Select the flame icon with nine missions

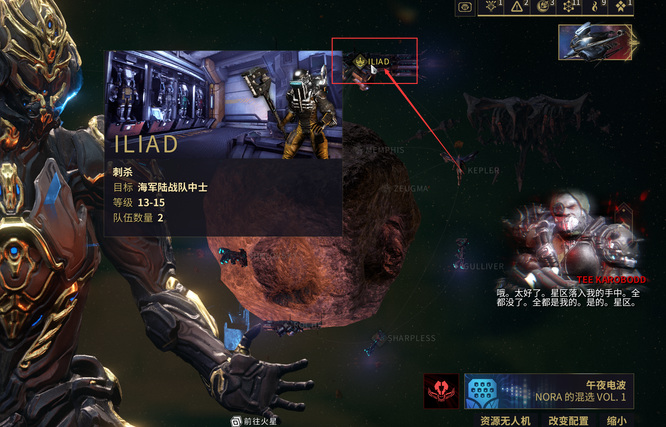(x=597, y=7)
